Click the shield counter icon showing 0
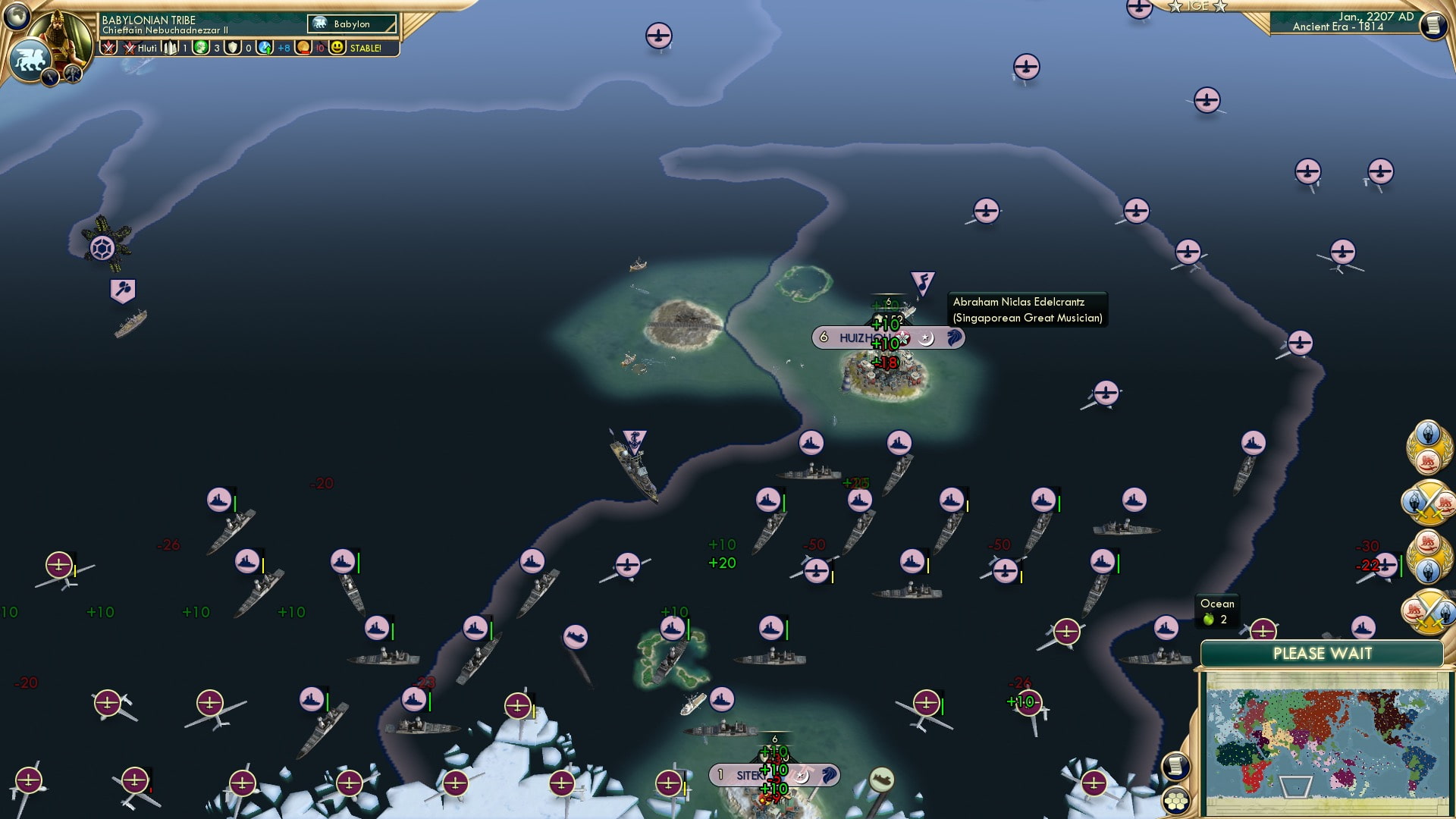 234,48
